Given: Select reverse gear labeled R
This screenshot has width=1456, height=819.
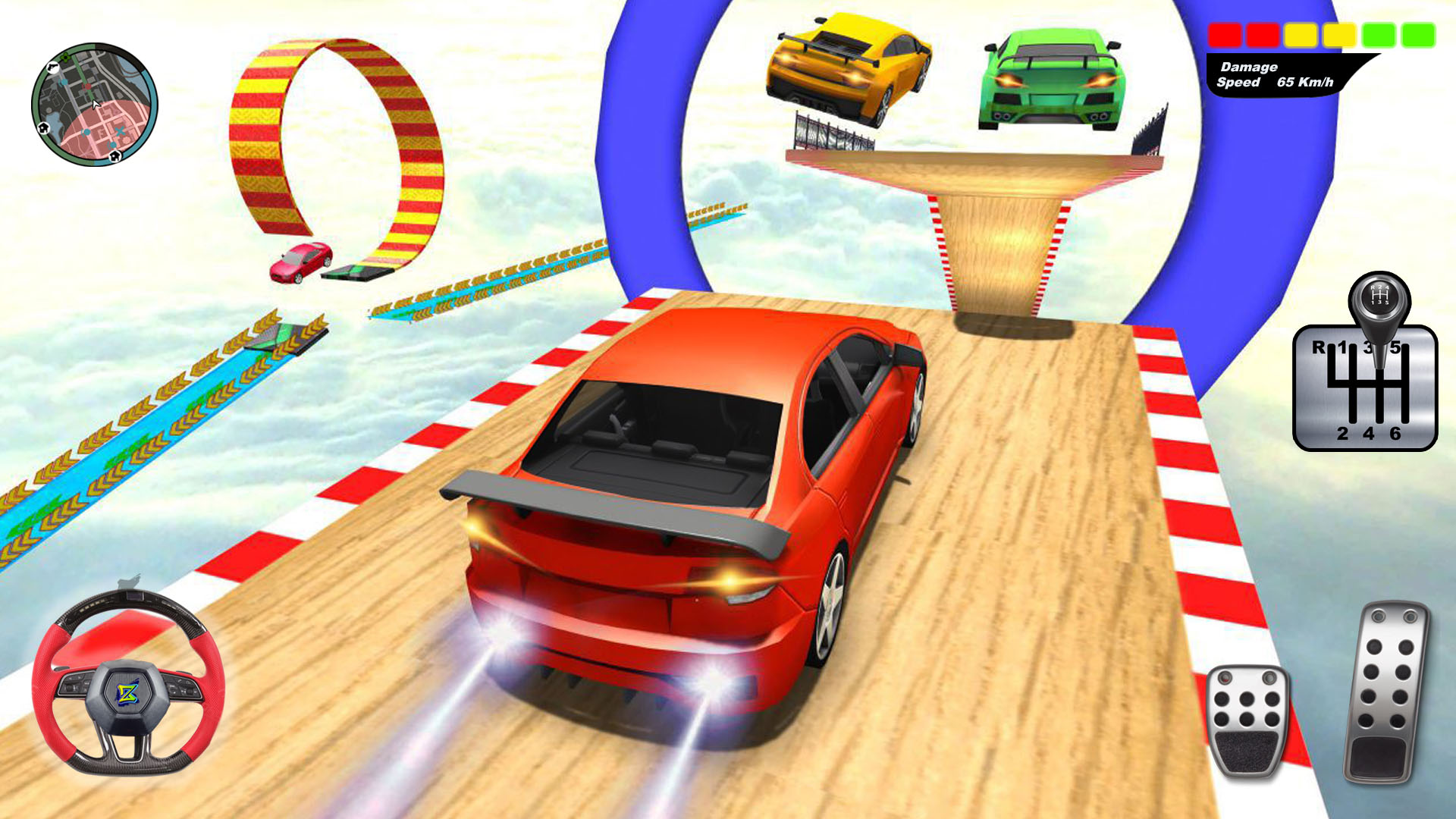Looking at the screenshot, I should tap(1319, 347).
